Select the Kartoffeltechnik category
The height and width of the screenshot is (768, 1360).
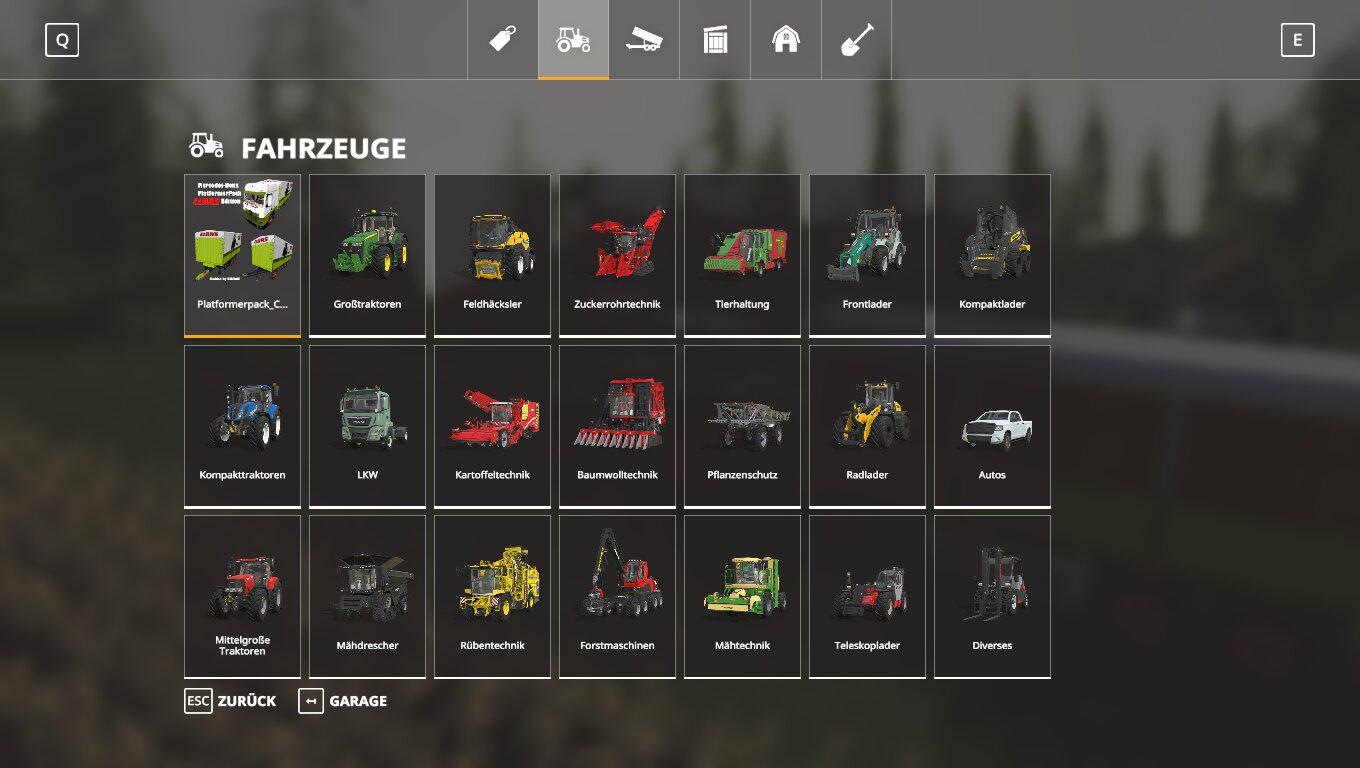pyautogui.click(x=492, y=426)
